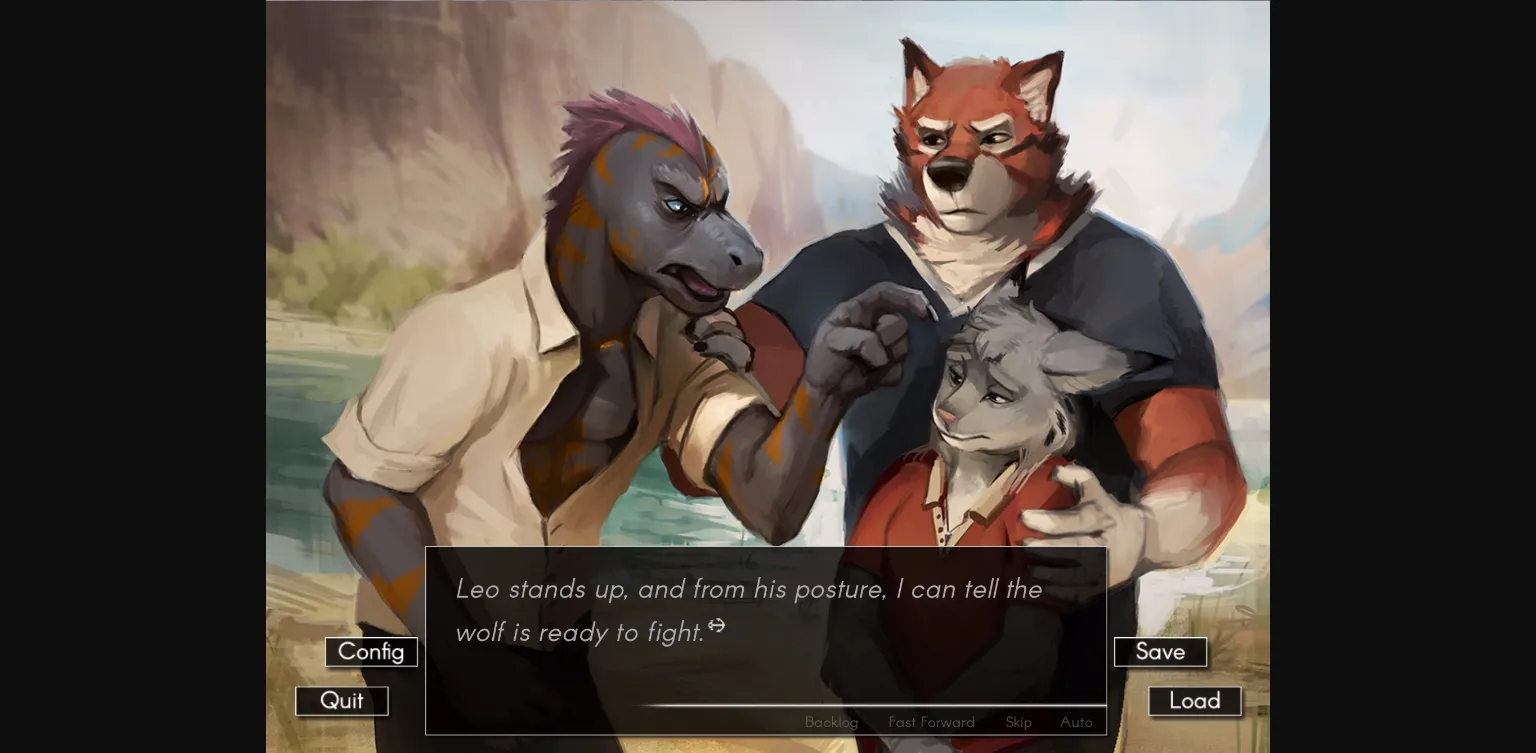The image size is (1536, 753).
Task: Open the Backlog from the quick menu
Action: pos(831,722)
